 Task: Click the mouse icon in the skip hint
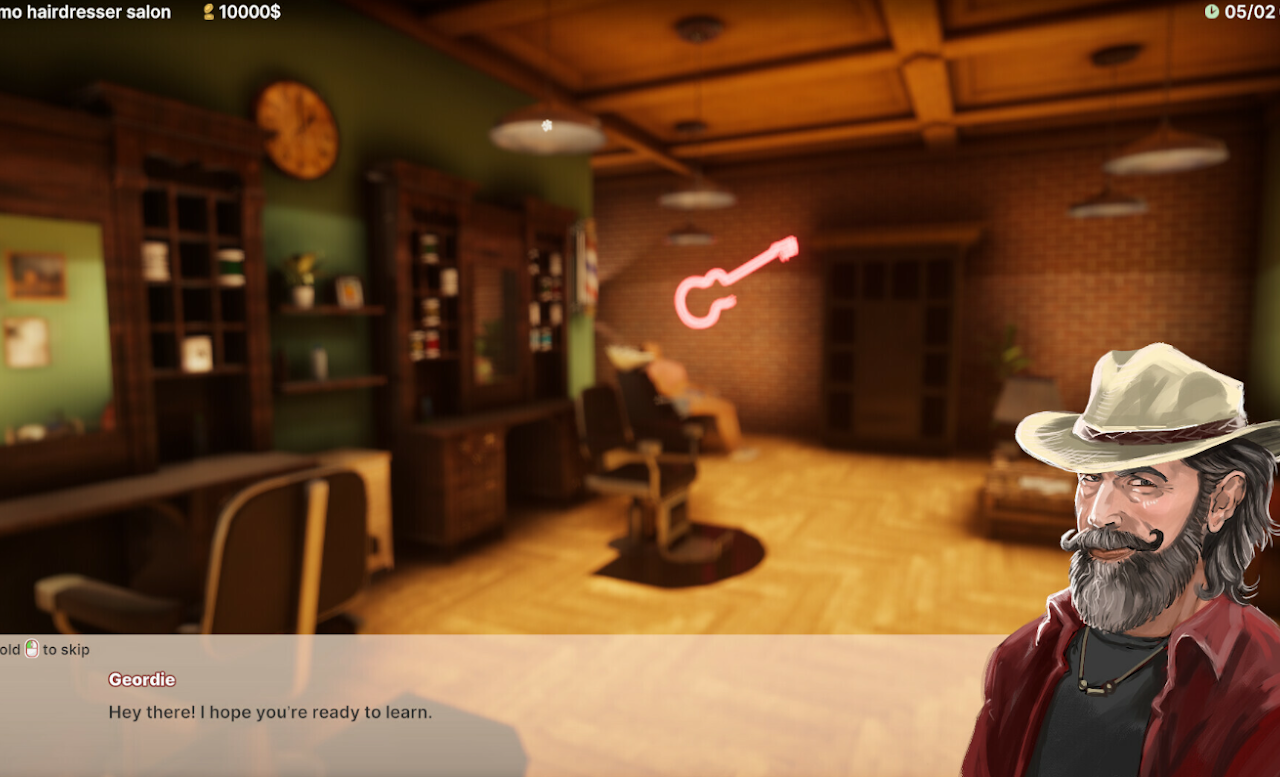click(31, 649)
